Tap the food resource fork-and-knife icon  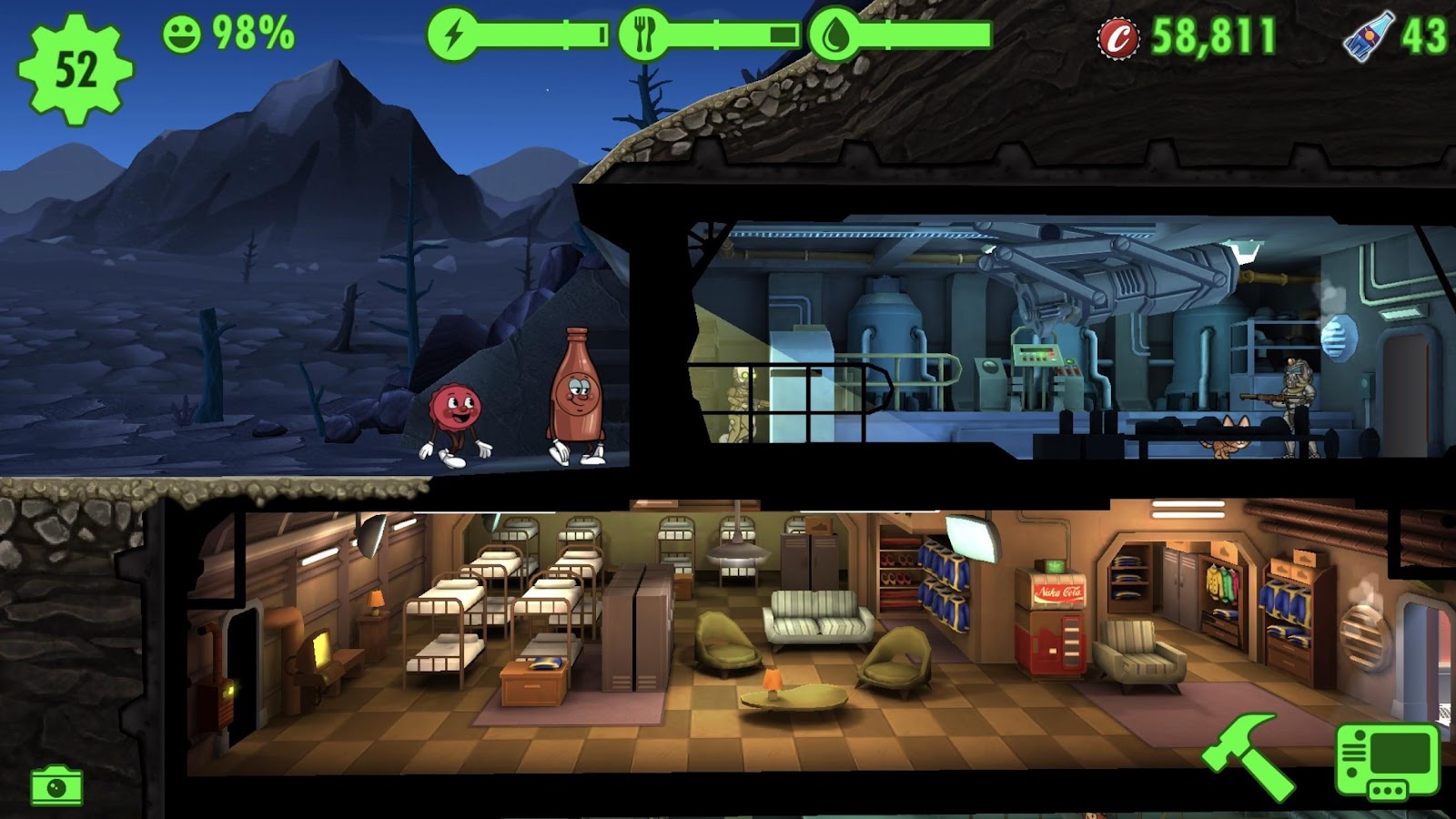(644, 35)
